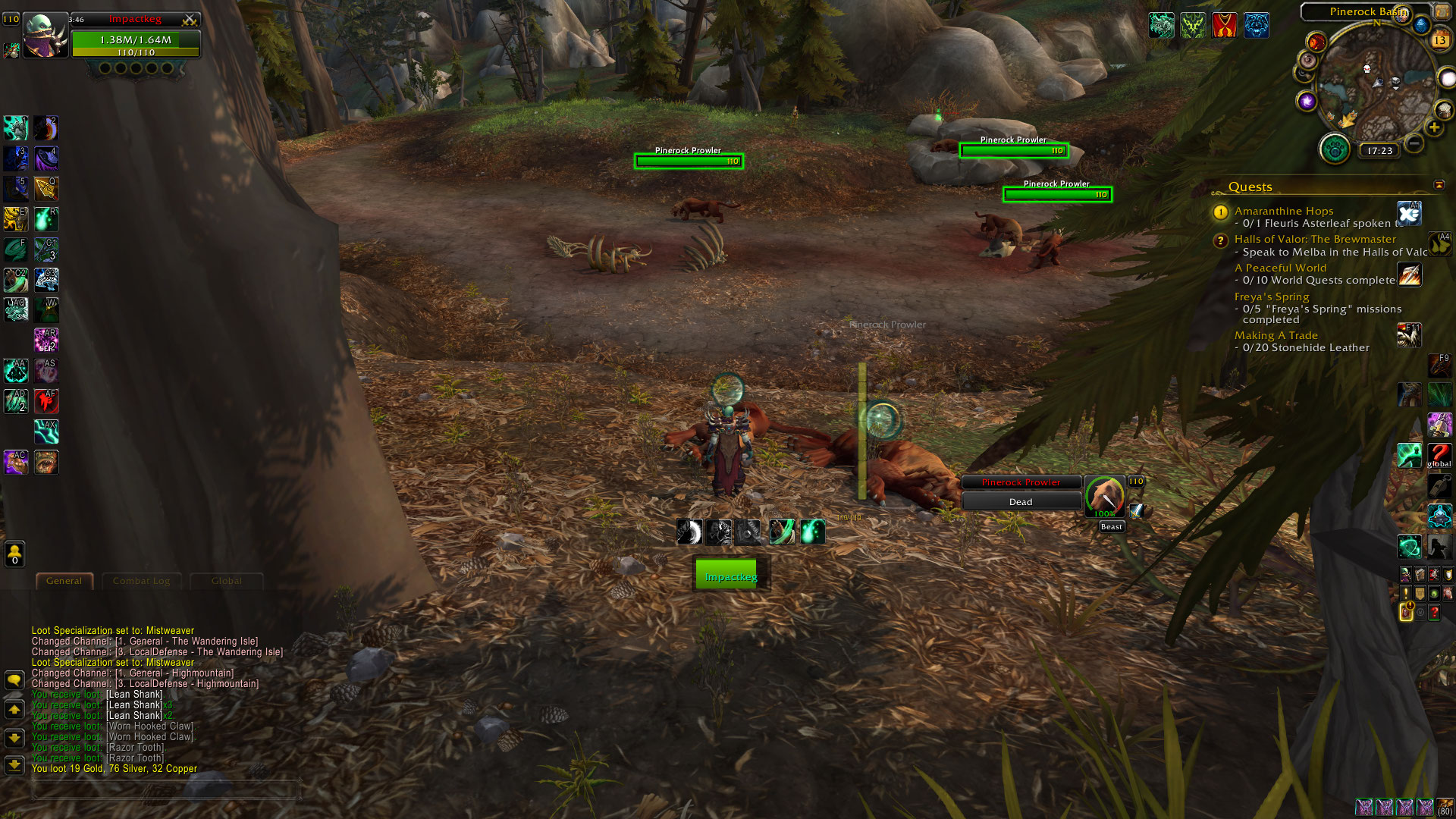Select the Amaranthine Hops quest
This screenshot has height=819, width=1456.
click(1283, 211)
